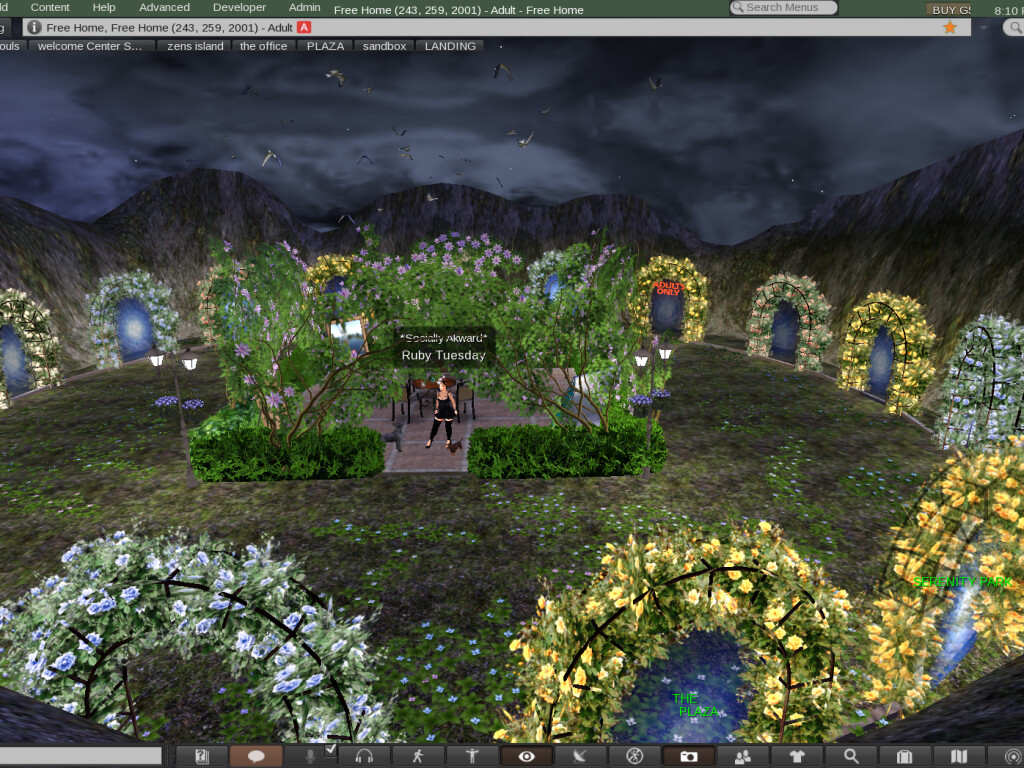
Task: Open the world map button
Action: [958, 756]
